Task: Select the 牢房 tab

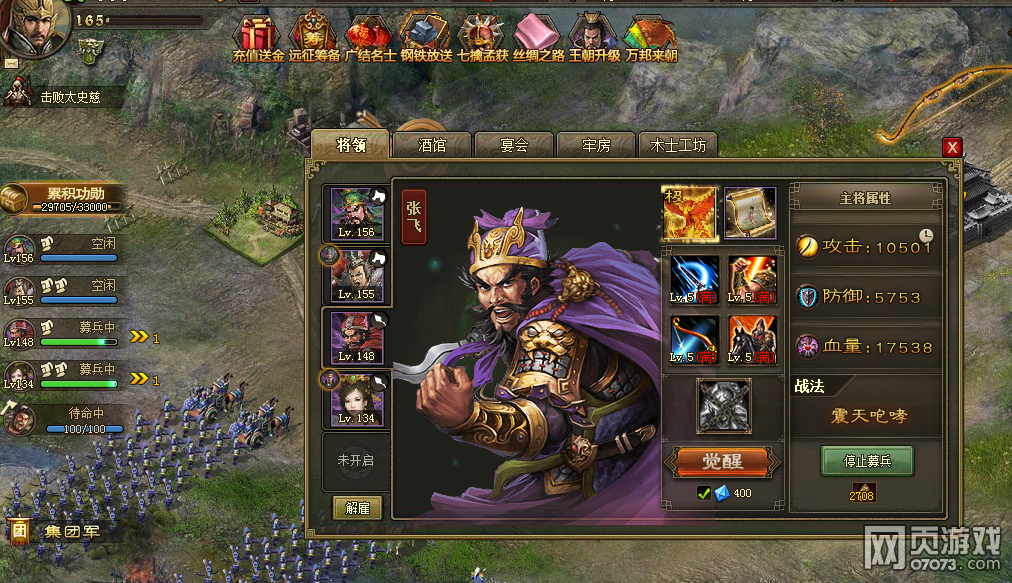Action: [x=596, y=146]
